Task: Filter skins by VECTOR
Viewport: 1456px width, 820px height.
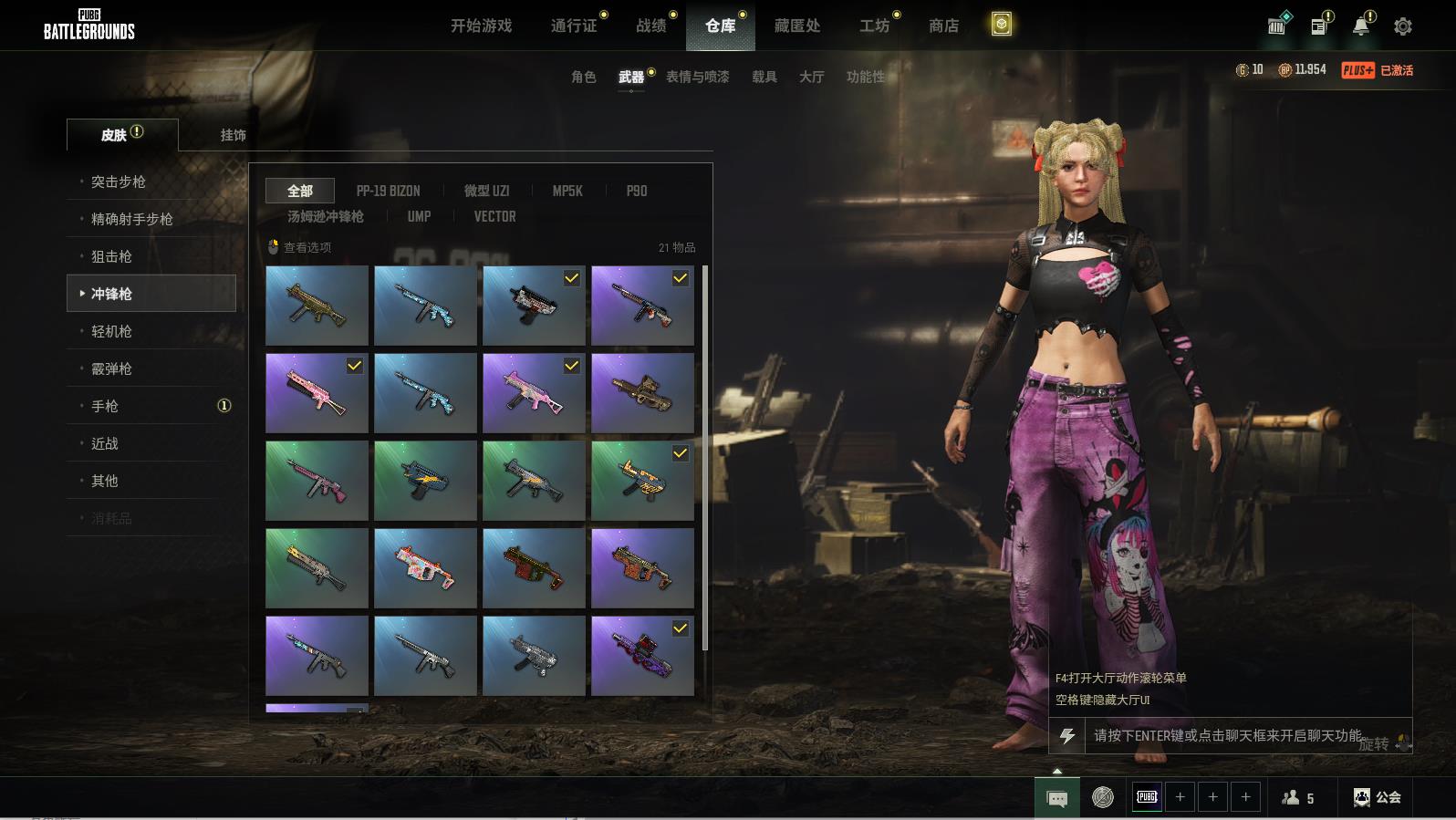Action: point(494,216)
